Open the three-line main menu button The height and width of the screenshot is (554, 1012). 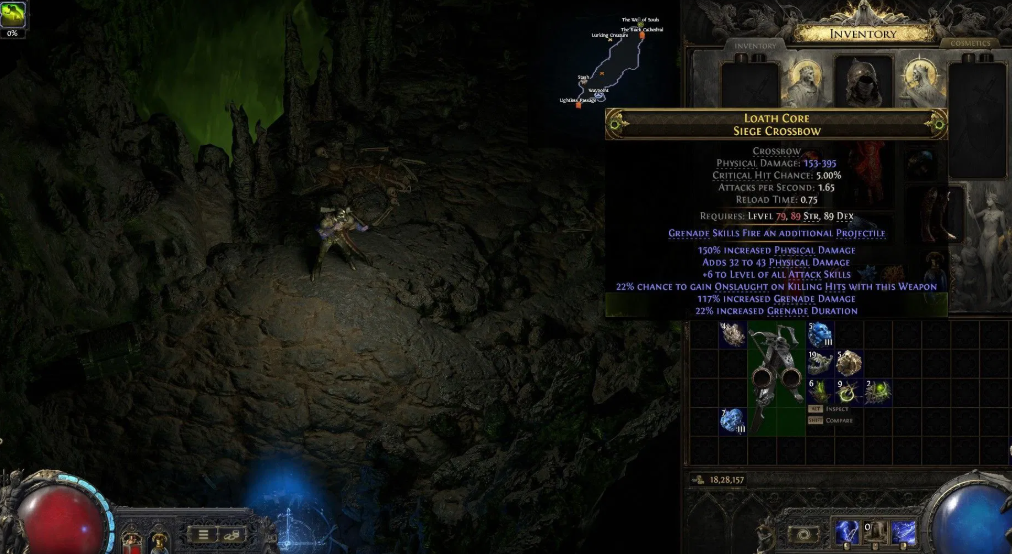click(203, 535)
